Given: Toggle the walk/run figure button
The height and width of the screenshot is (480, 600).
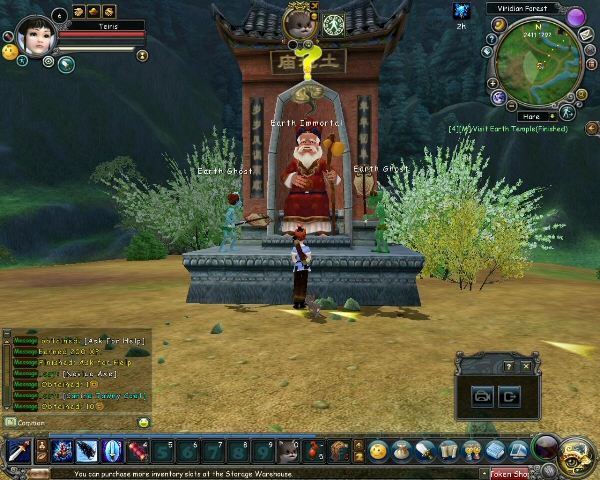Looking at the screenshot, I should tap(567, 112).
